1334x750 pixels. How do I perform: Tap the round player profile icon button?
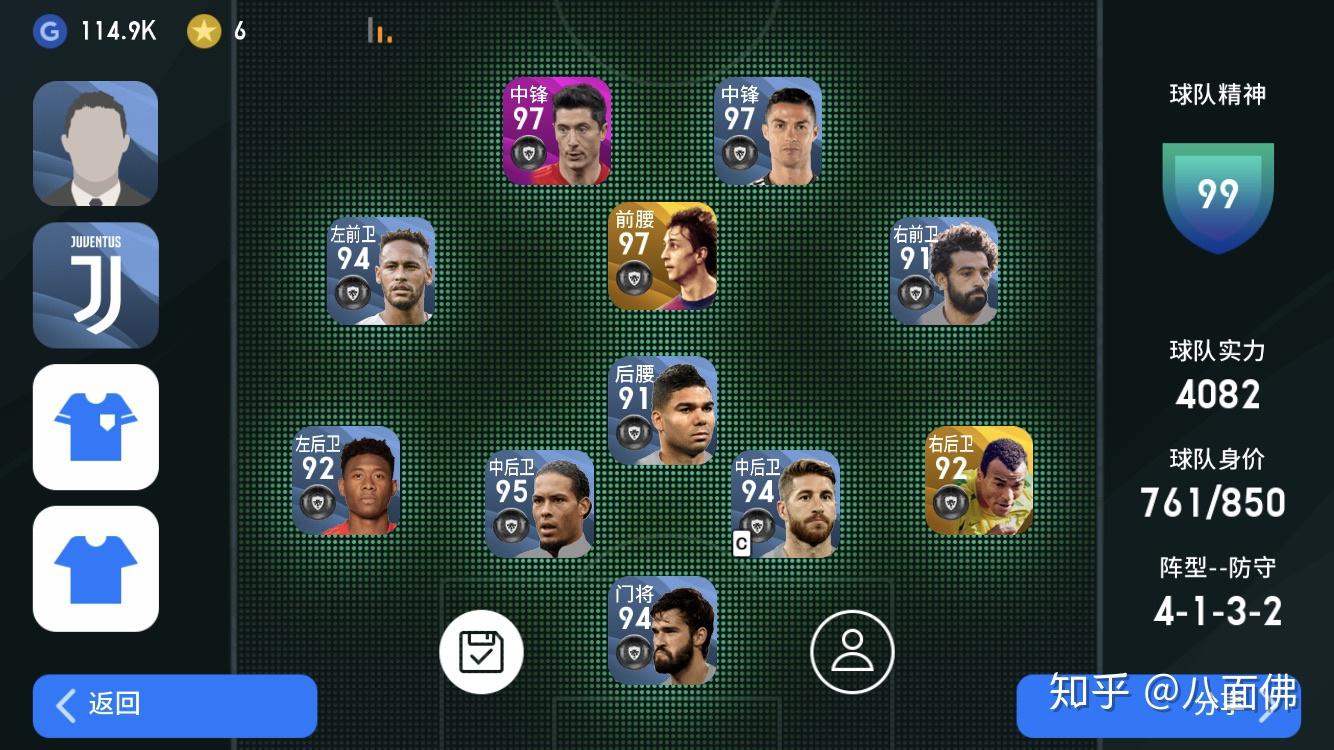[852, 652]
